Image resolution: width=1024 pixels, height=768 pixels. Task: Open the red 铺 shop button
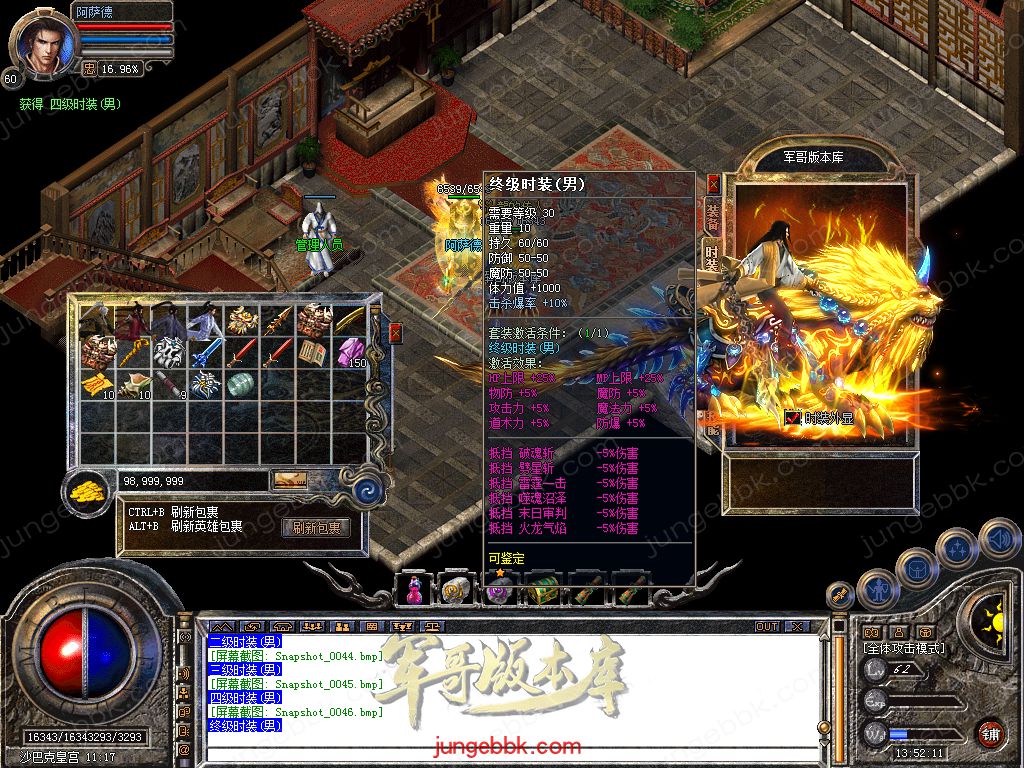tap(990, 733)
